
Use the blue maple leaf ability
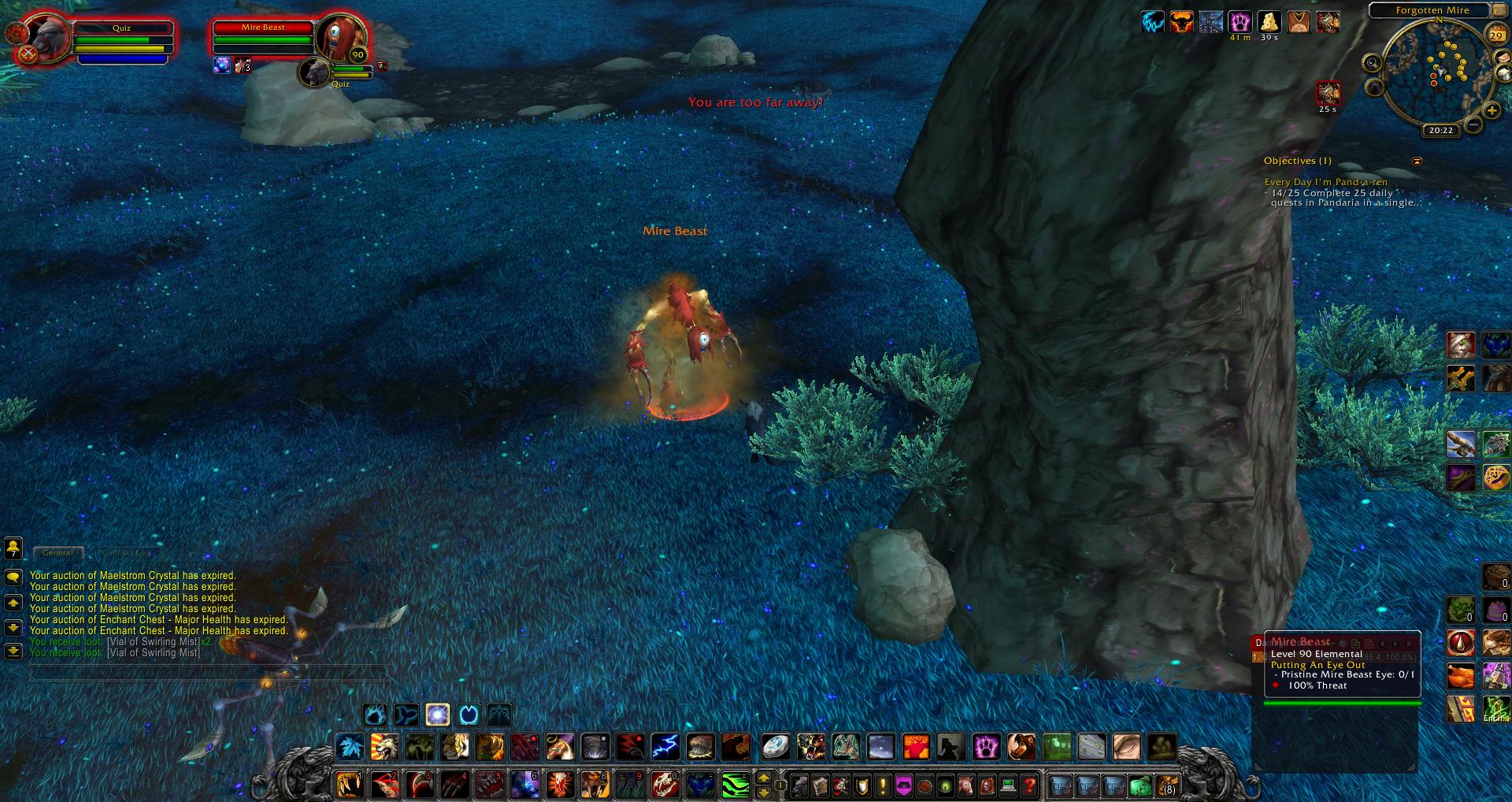(x=350, y=745)
